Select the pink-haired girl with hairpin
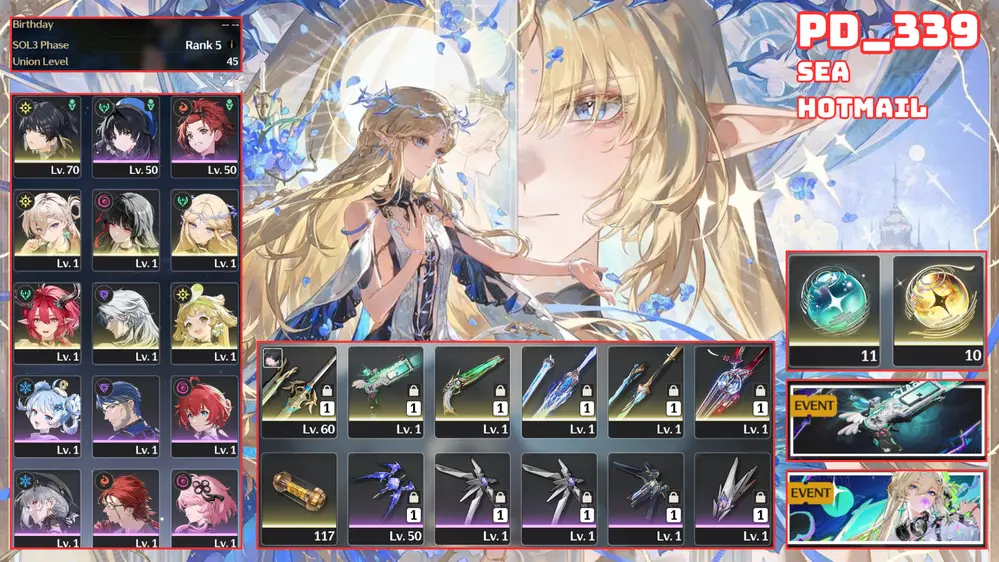The image size is (999, 562). (204, 508)
